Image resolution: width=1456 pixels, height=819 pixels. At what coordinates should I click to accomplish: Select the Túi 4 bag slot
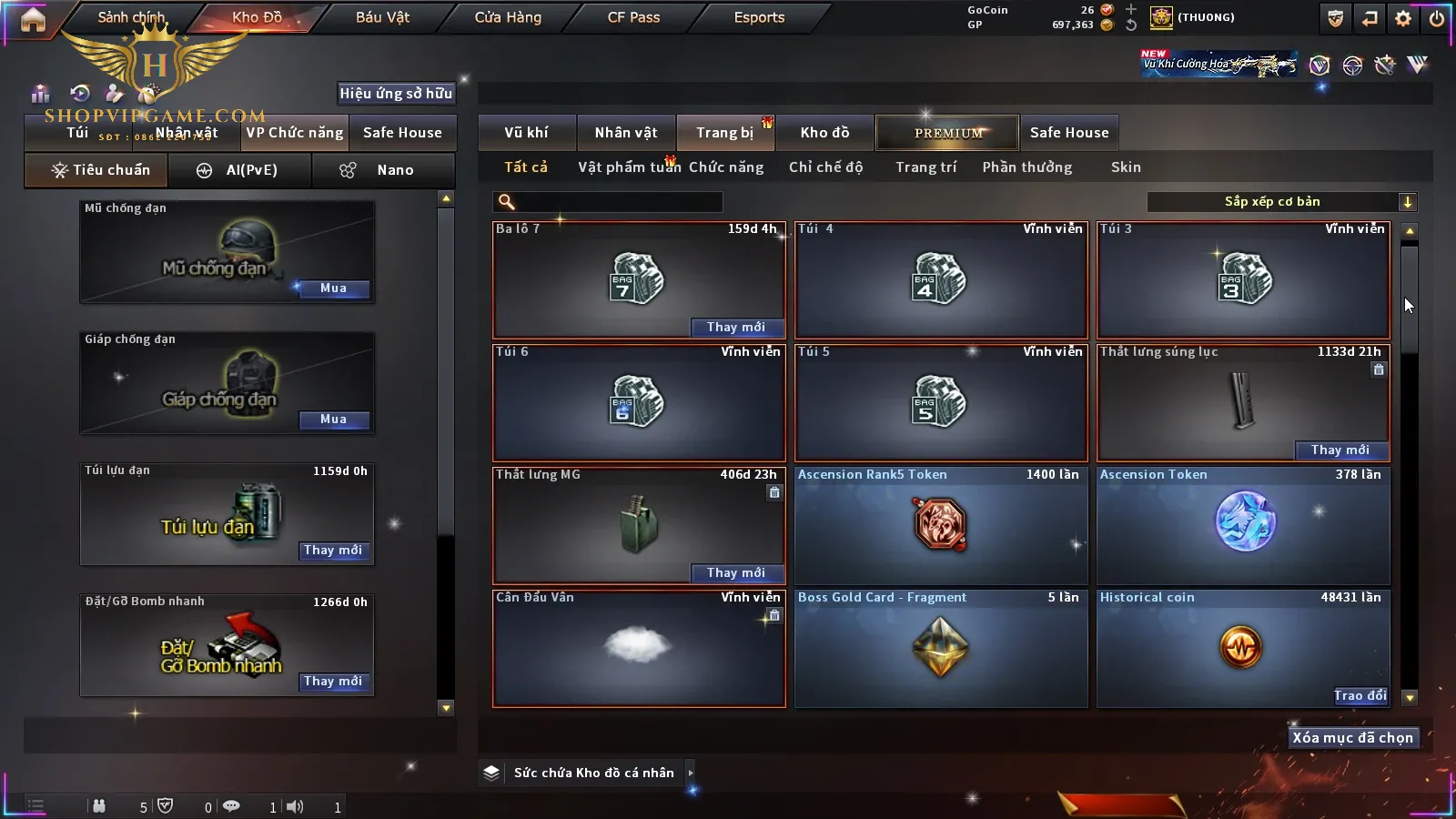(941, 279)
